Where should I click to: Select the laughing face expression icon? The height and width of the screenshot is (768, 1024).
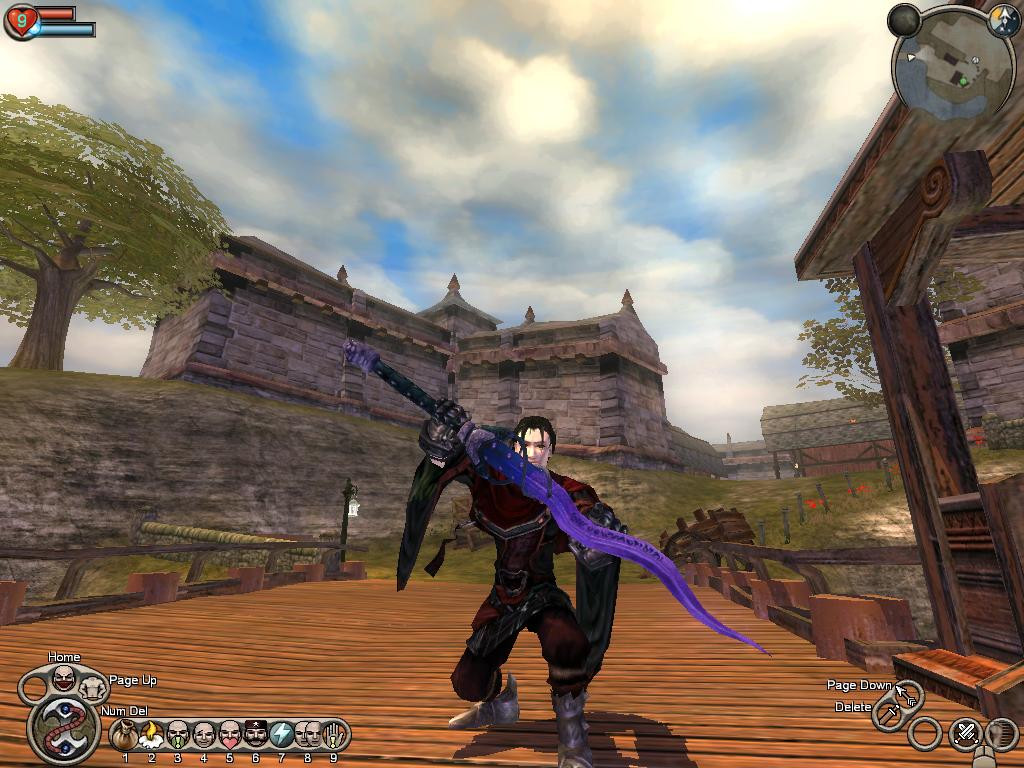click(64, 679)
